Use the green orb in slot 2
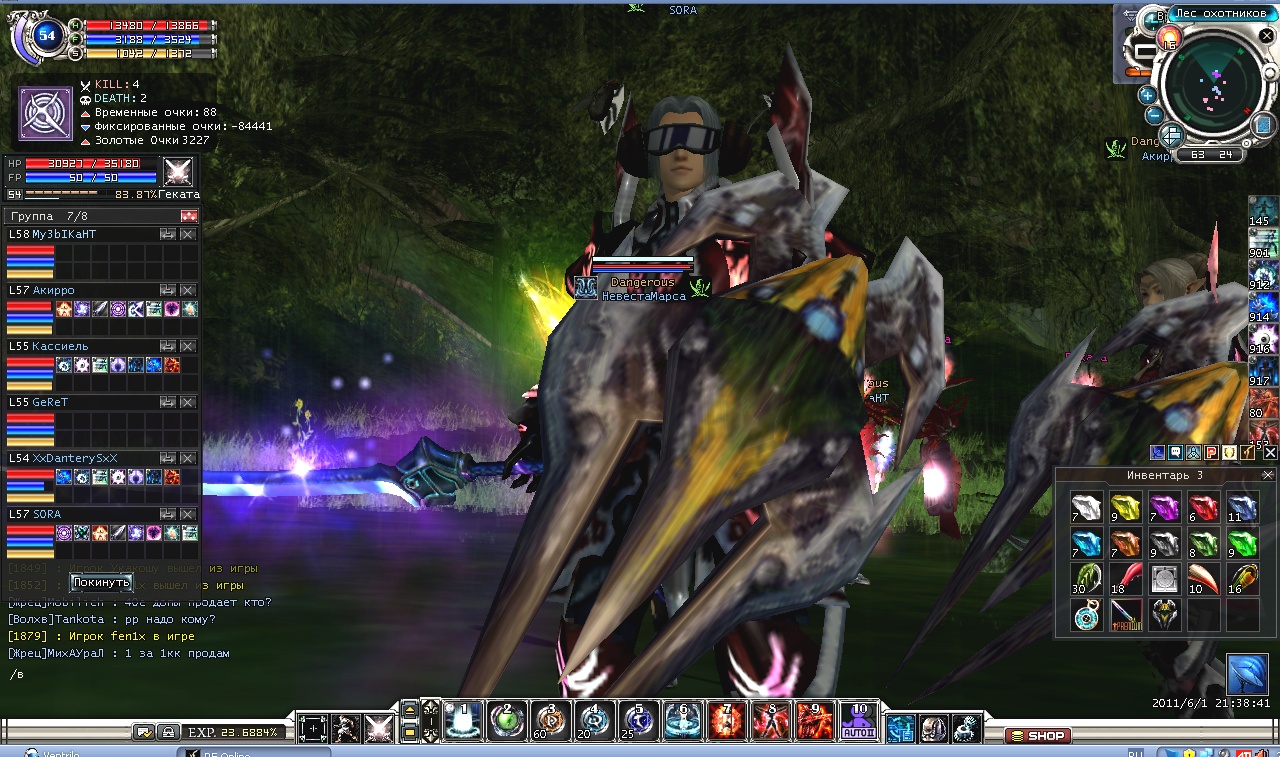1280x757 pixels. click(507, 721)
